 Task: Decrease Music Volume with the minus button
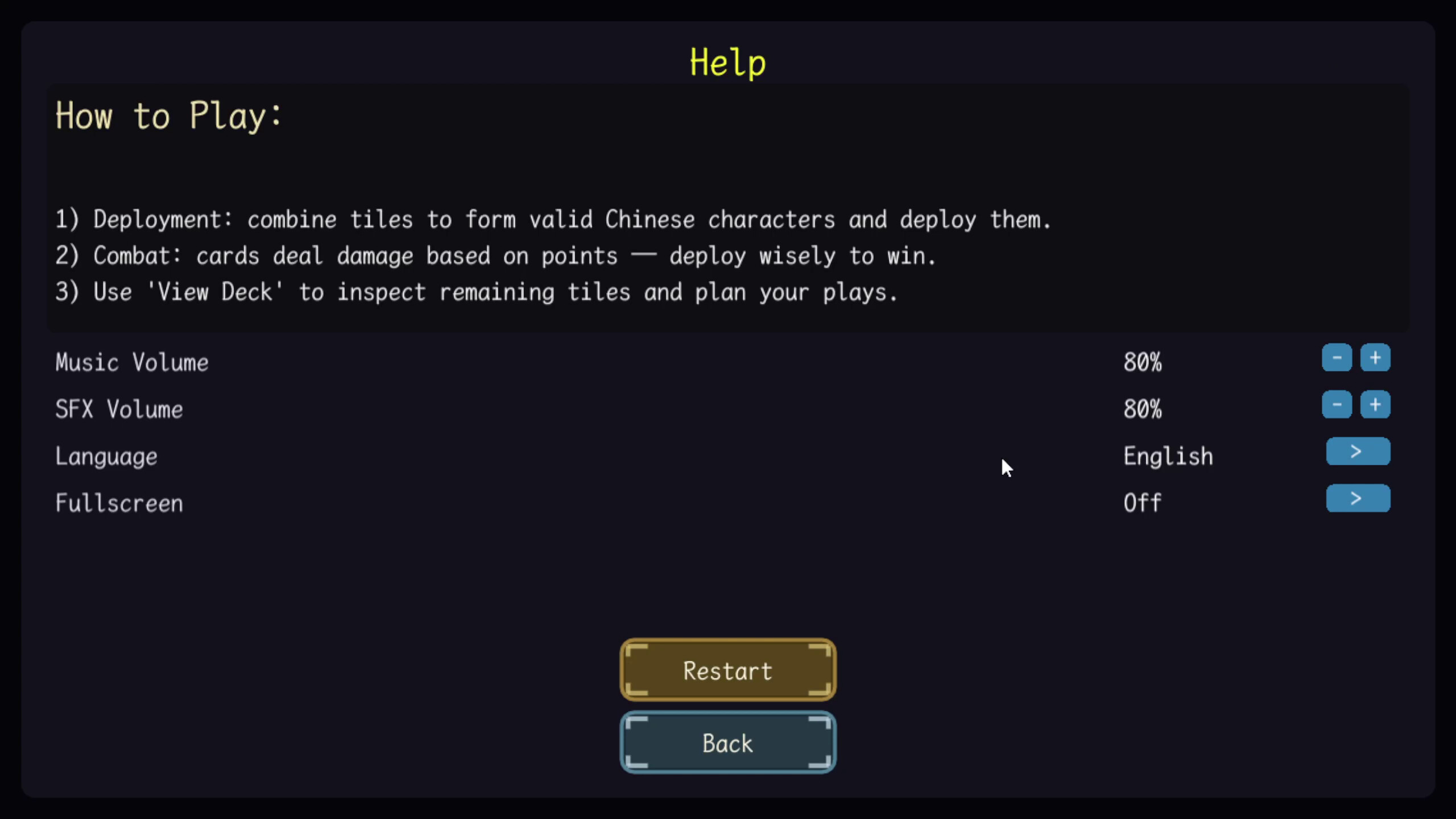tap(1336, 358)
